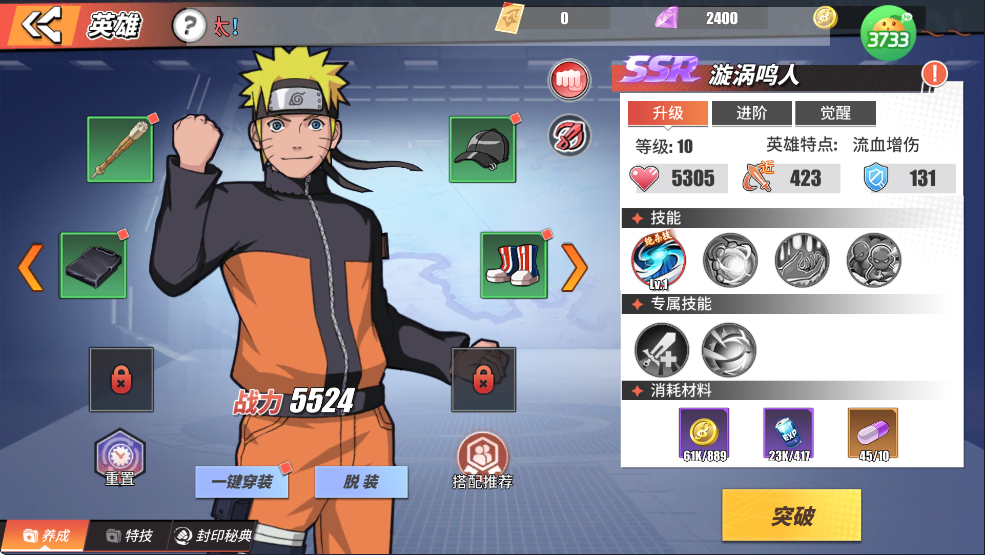985x555 pixels.
Task: Select the black armor equipment slot
Action: 93,265
